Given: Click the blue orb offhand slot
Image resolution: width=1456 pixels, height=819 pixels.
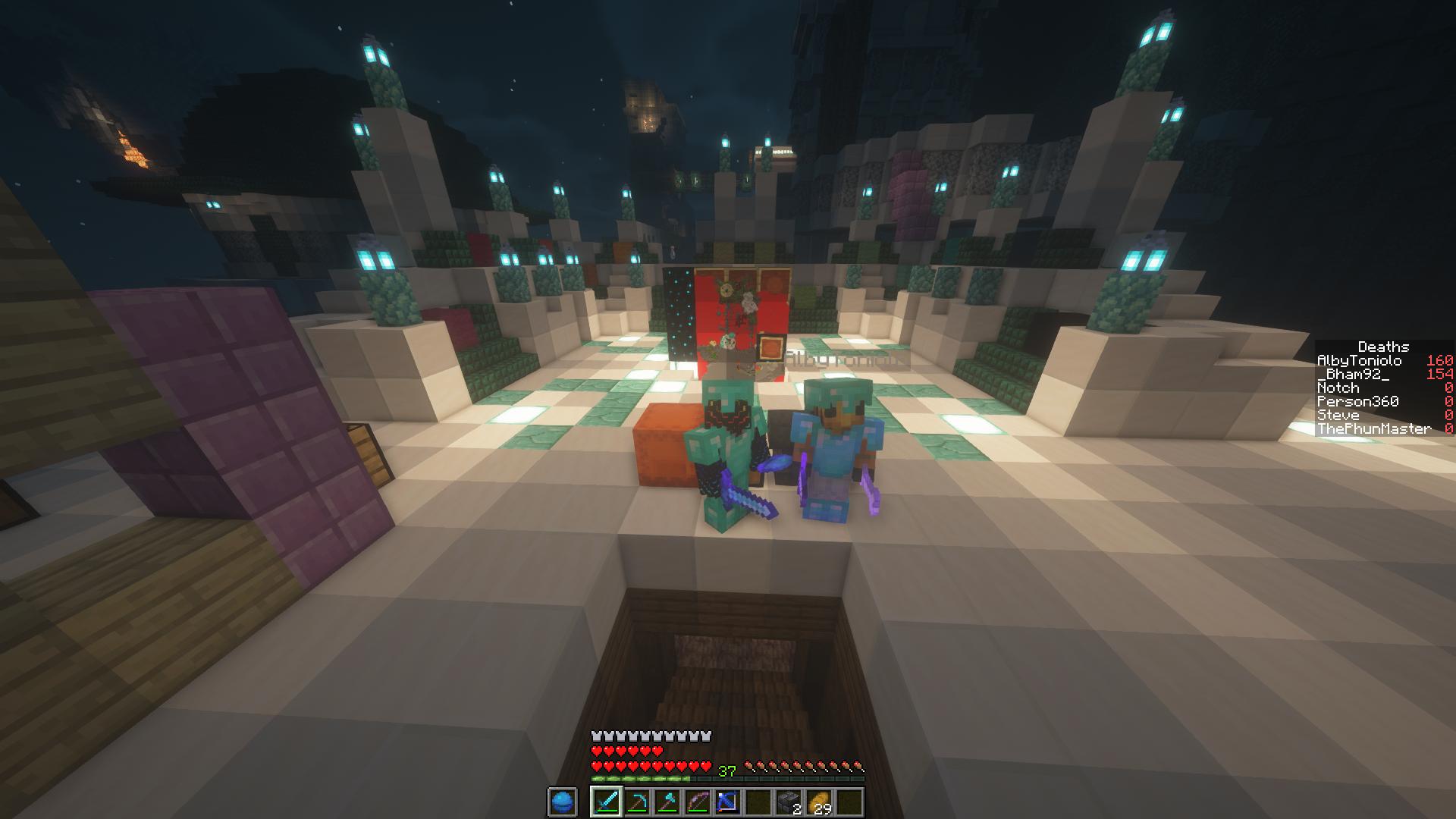Looking at the screenshot, I should click(562, 802).
